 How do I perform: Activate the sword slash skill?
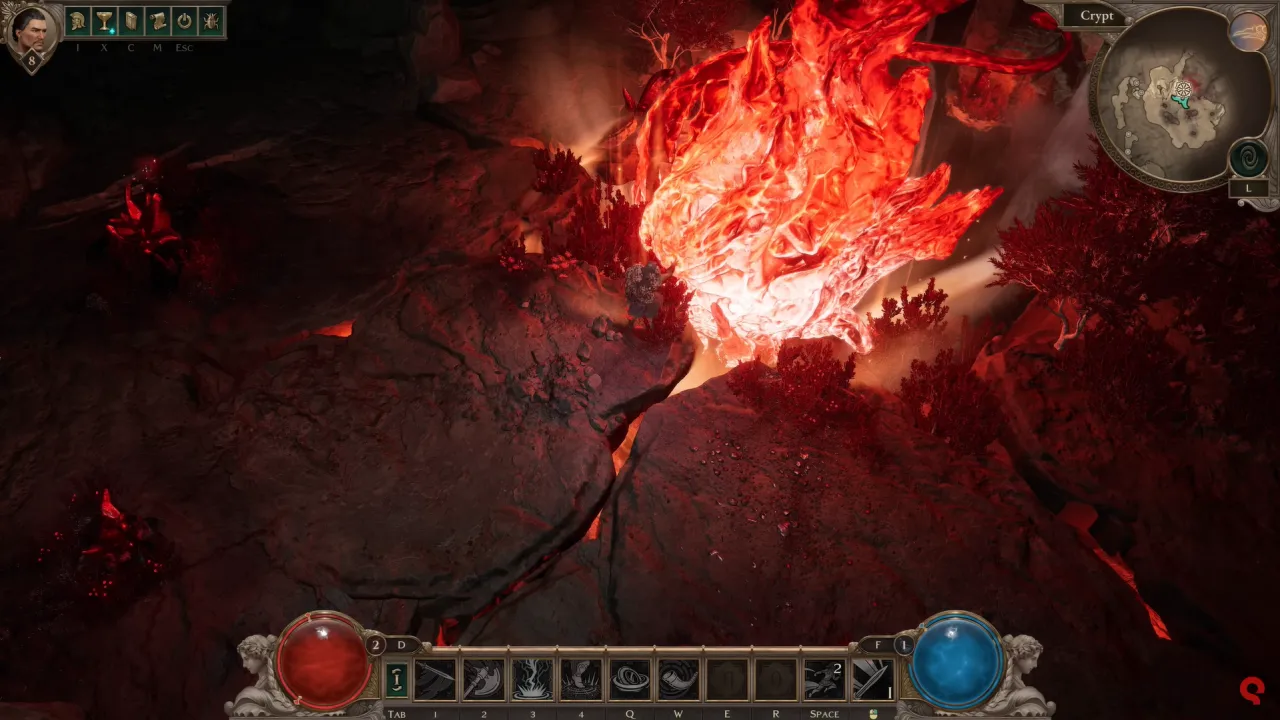(x=435, y=679)
